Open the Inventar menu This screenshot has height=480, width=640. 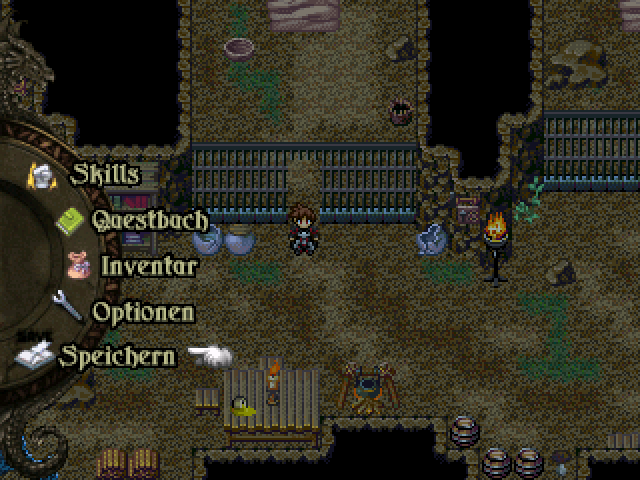pyautogui.click(x=148, y=266)
